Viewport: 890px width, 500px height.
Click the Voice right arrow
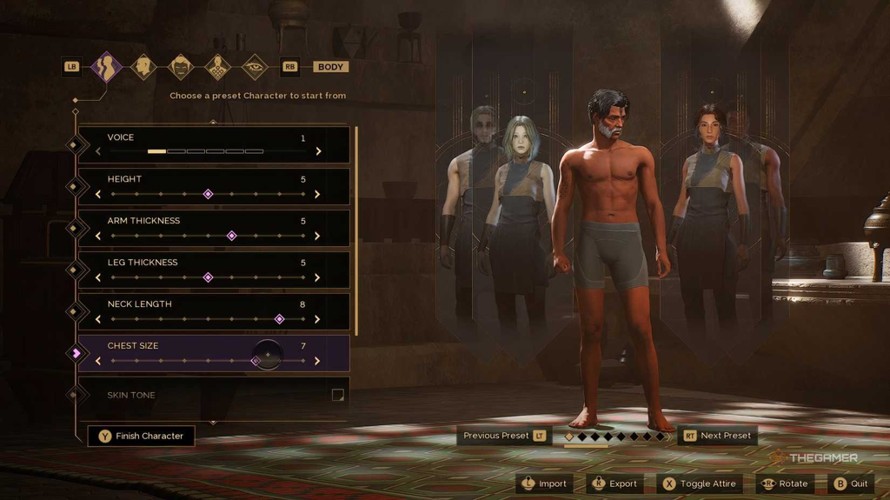(318, 152)
